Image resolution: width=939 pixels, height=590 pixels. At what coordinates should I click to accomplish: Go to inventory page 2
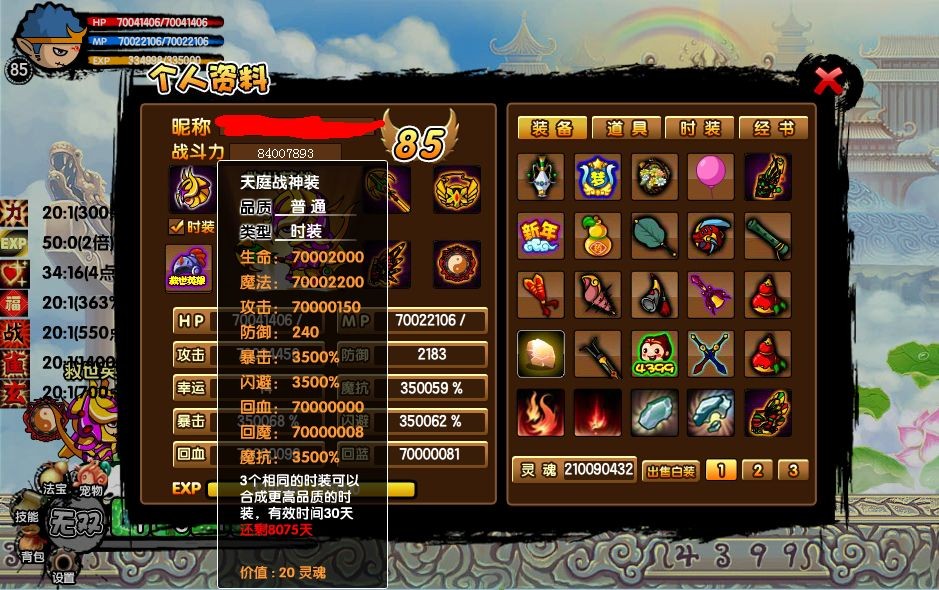click(757, 470)
